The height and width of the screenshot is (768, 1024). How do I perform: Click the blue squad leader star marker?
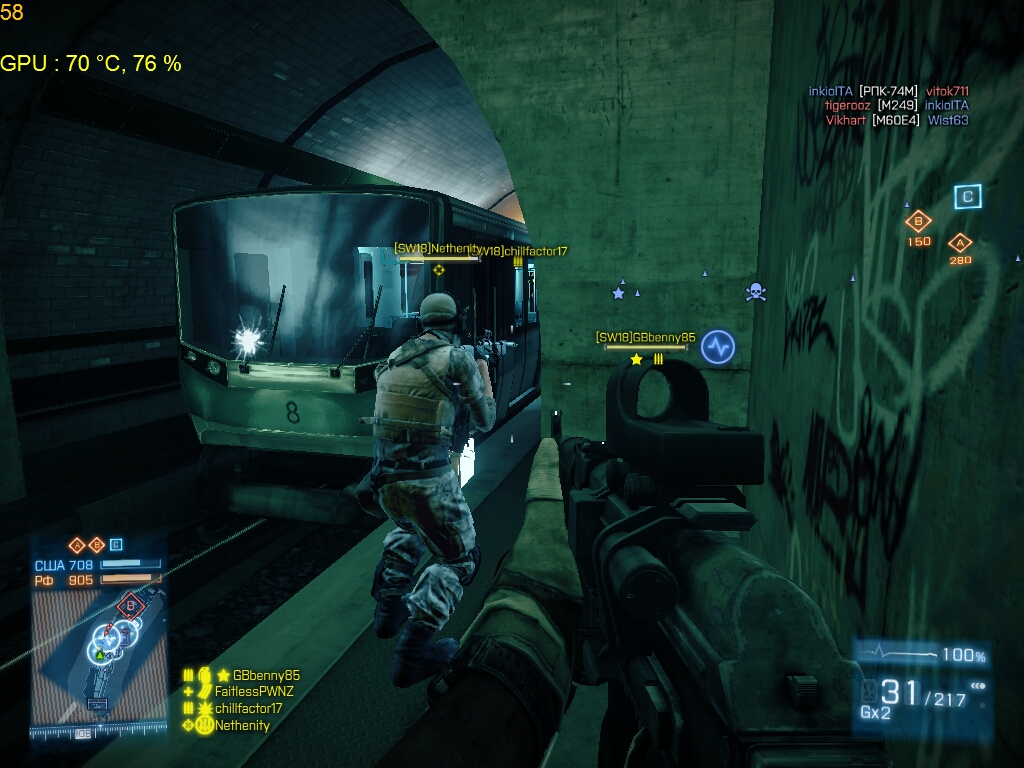[x=618, y=293]
